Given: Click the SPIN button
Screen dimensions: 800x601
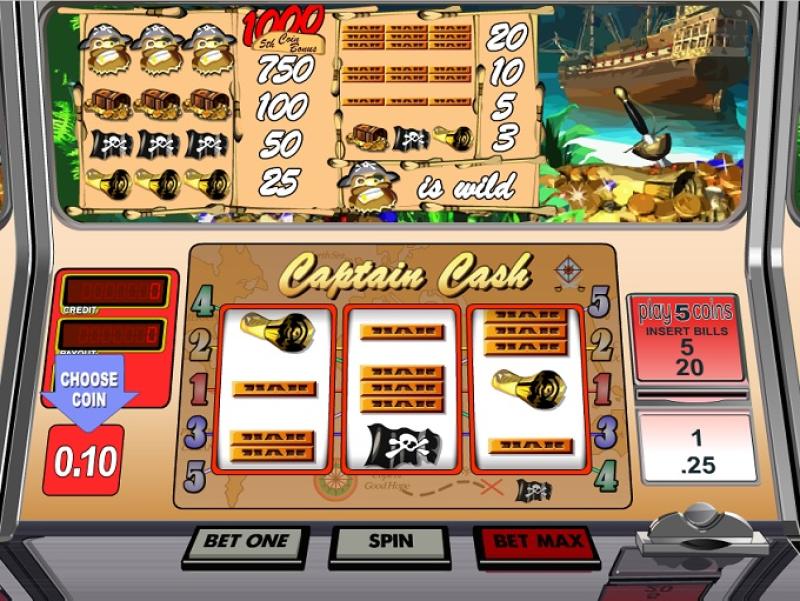Looking at the screenshot, I should [390, 542].
